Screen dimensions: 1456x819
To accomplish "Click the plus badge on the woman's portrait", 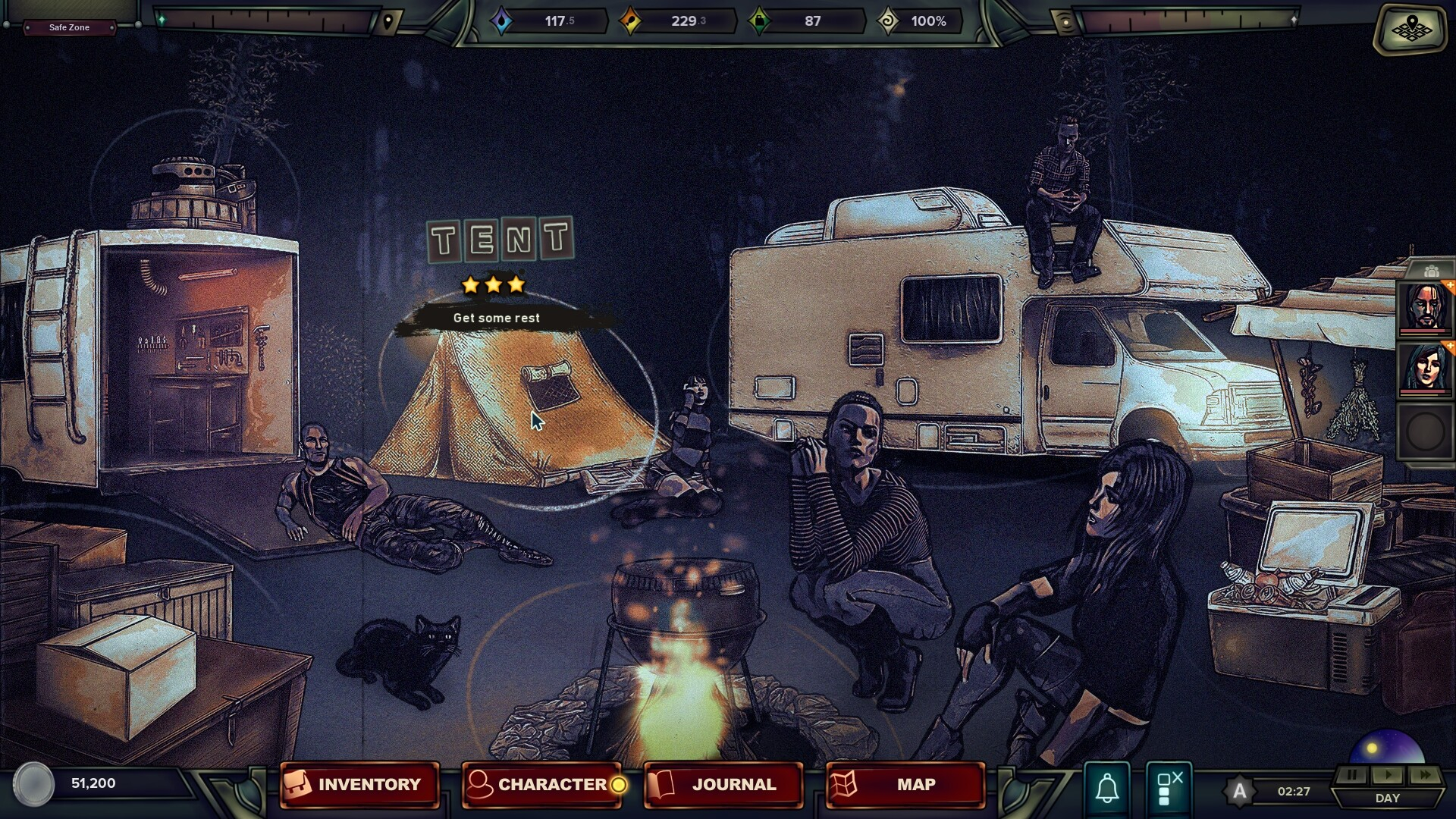I will [x=1449, y=346].
